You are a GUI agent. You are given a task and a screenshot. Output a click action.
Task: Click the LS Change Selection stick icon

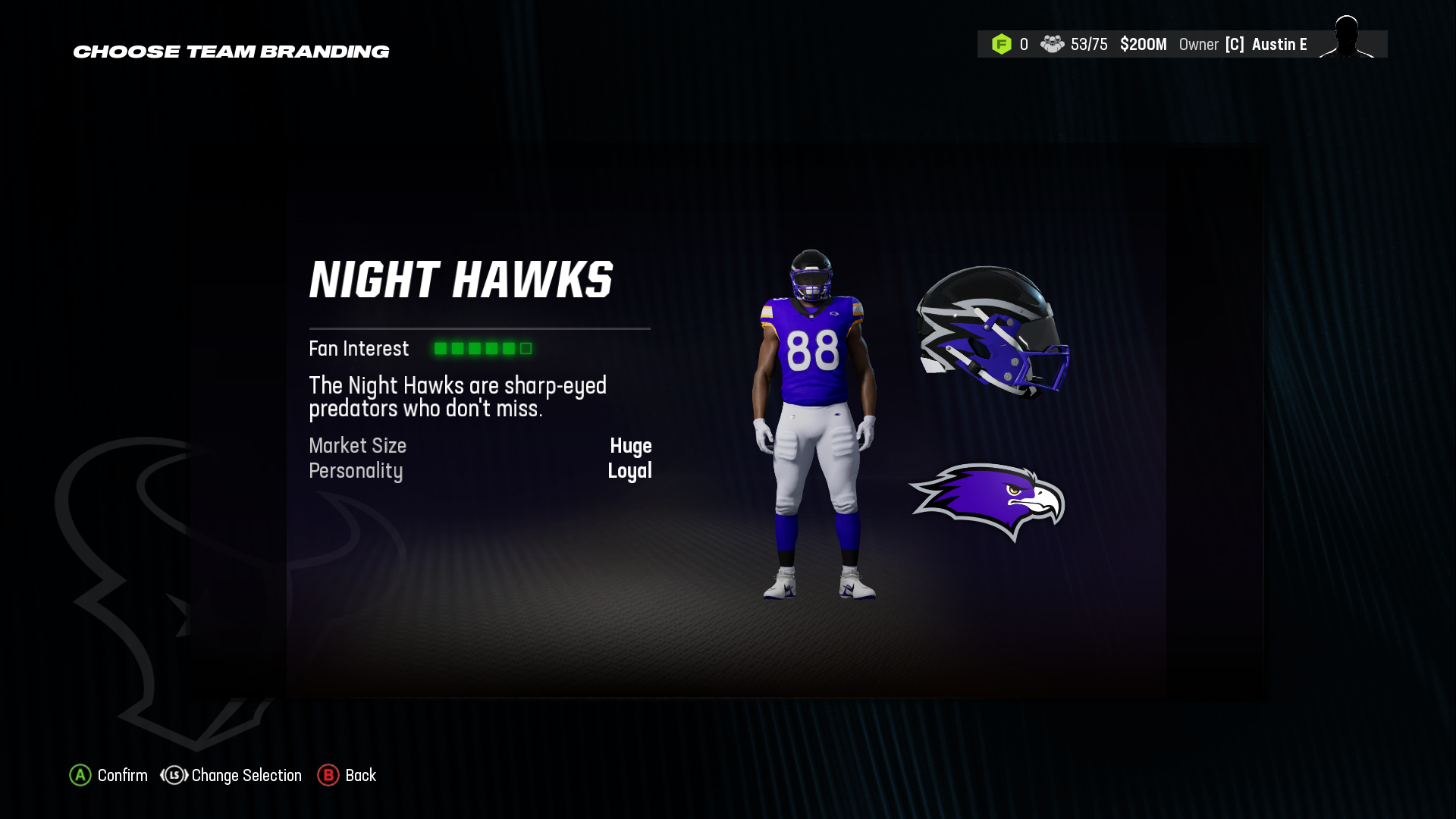173,775
